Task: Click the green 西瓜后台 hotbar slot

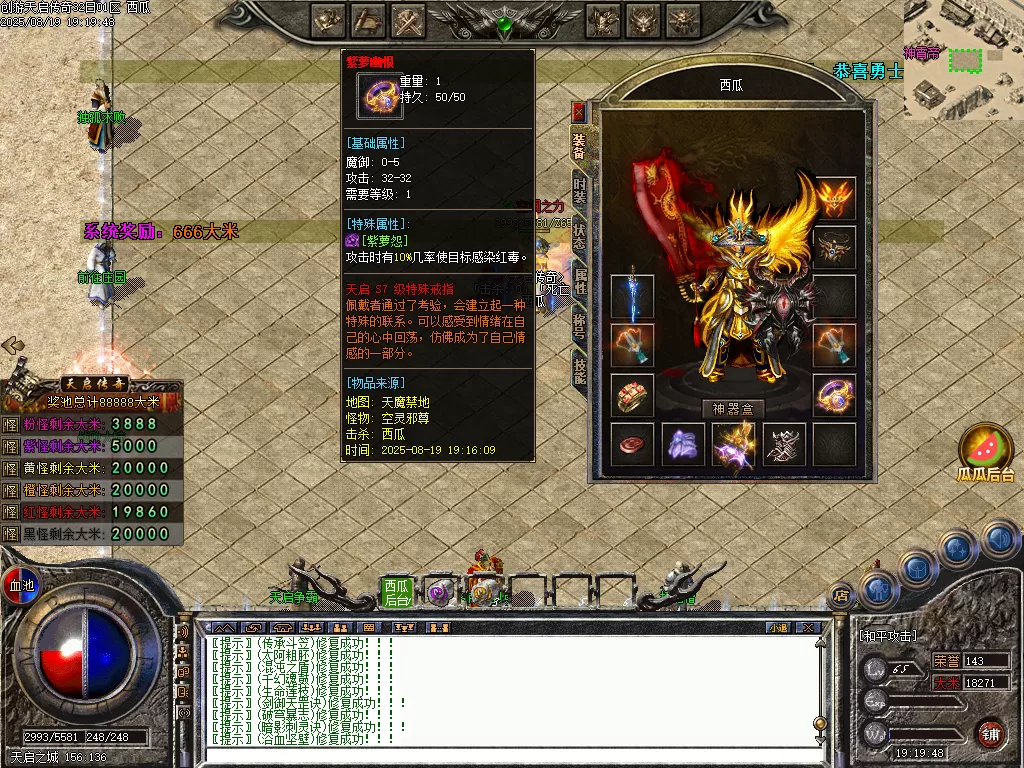Action: click(397, 592)
